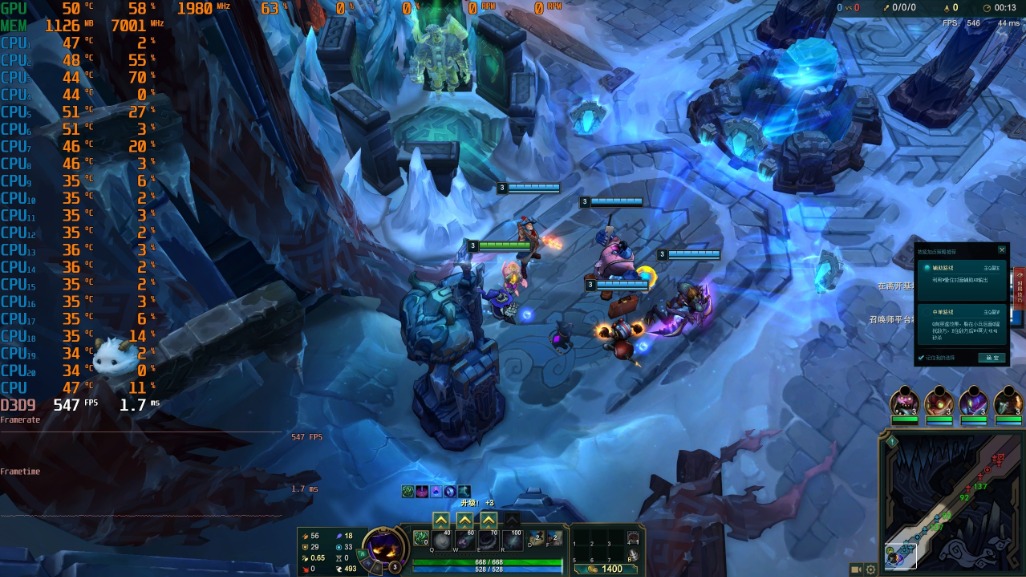Select the passive ability icon beside Q
Screen dimensions: 1026x577
click(x=420, y=538)
